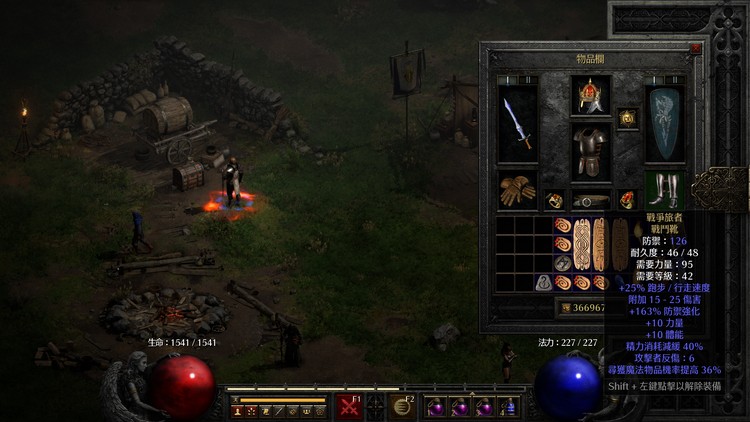Select the equipped gloves
The width and height of the screenshot is (750, 422).
pyautogui.click(x=518, y=191)
